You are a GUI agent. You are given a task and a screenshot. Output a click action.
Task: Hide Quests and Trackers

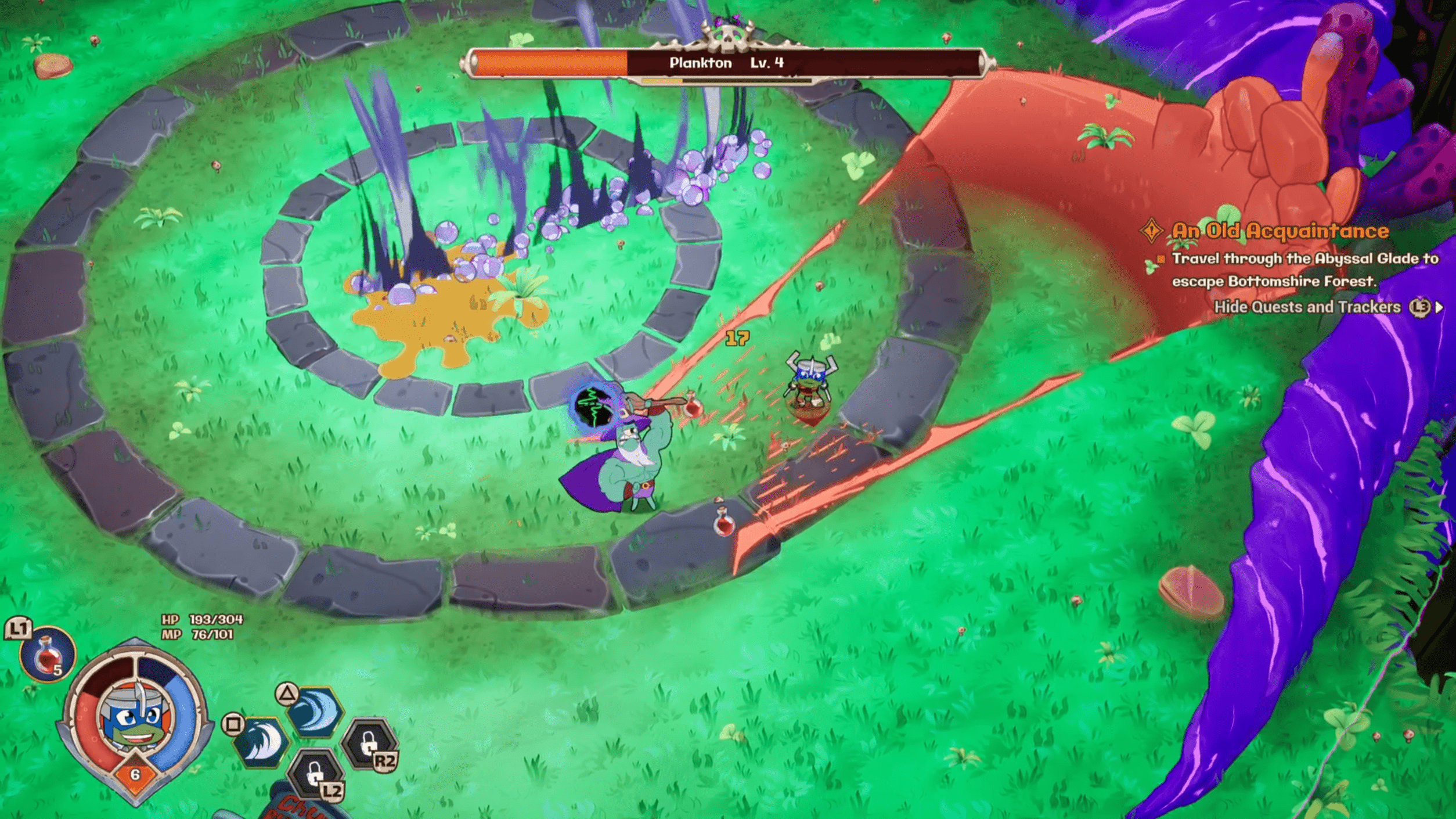tap(1307, 307)
